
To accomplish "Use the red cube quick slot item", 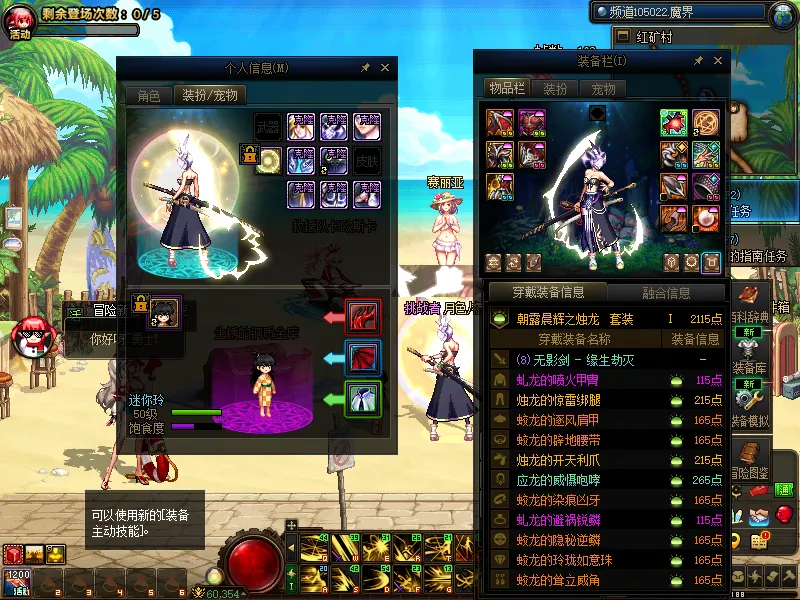I will 13,554.
